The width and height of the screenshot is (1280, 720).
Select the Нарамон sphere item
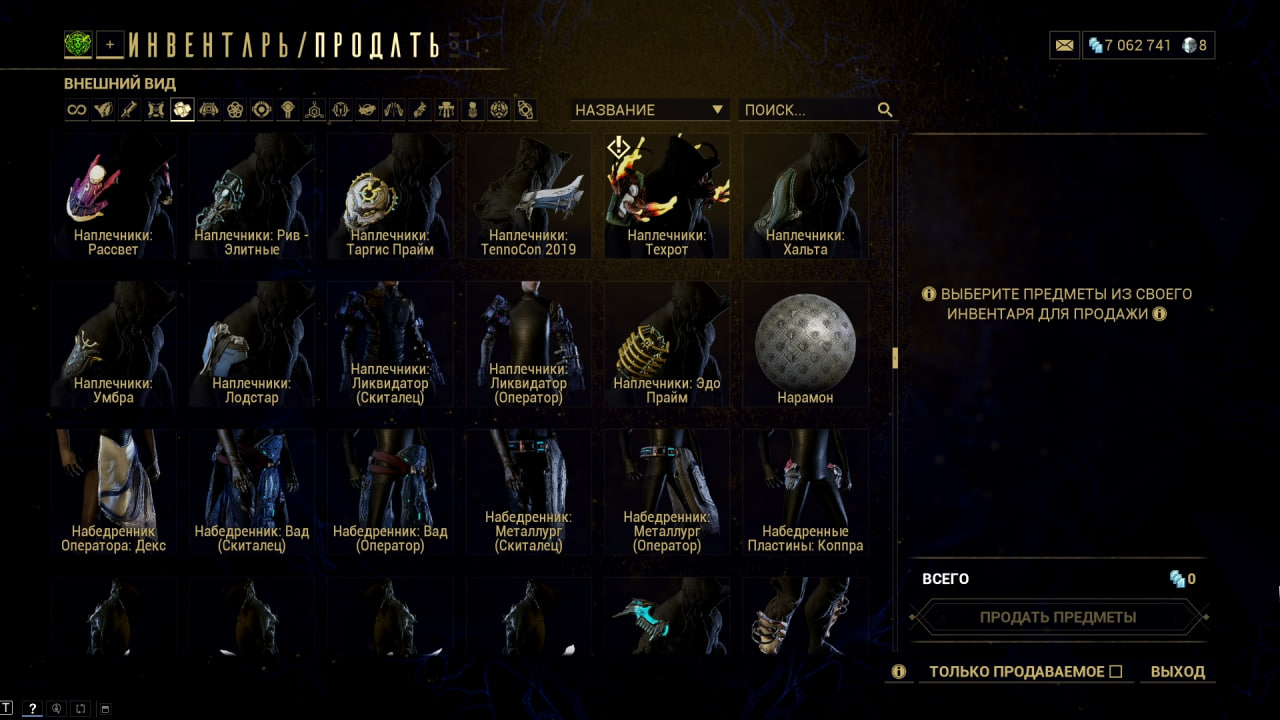point(805,343)
